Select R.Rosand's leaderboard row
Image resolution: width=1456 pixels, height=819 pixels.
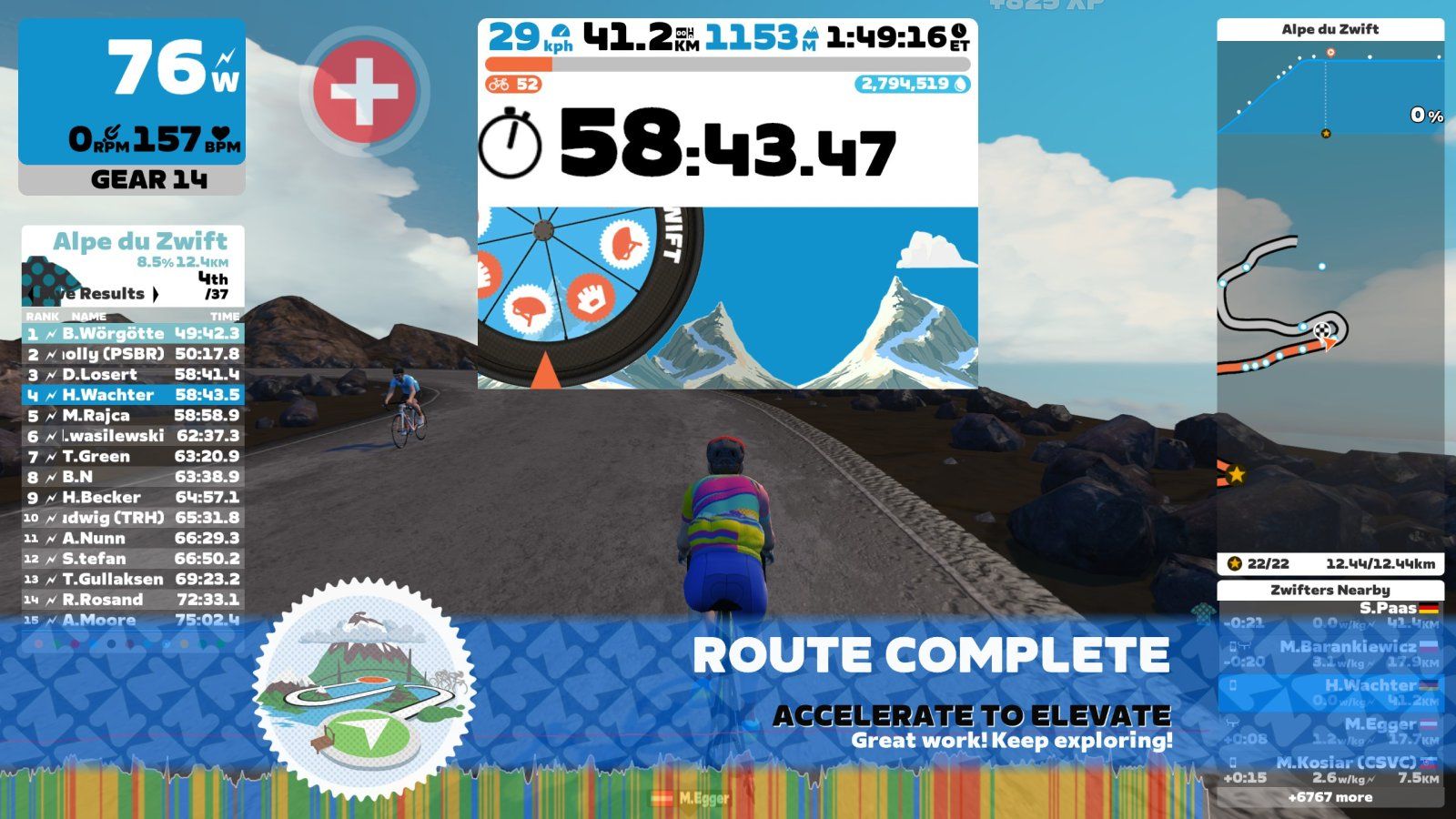coord(133,600)
